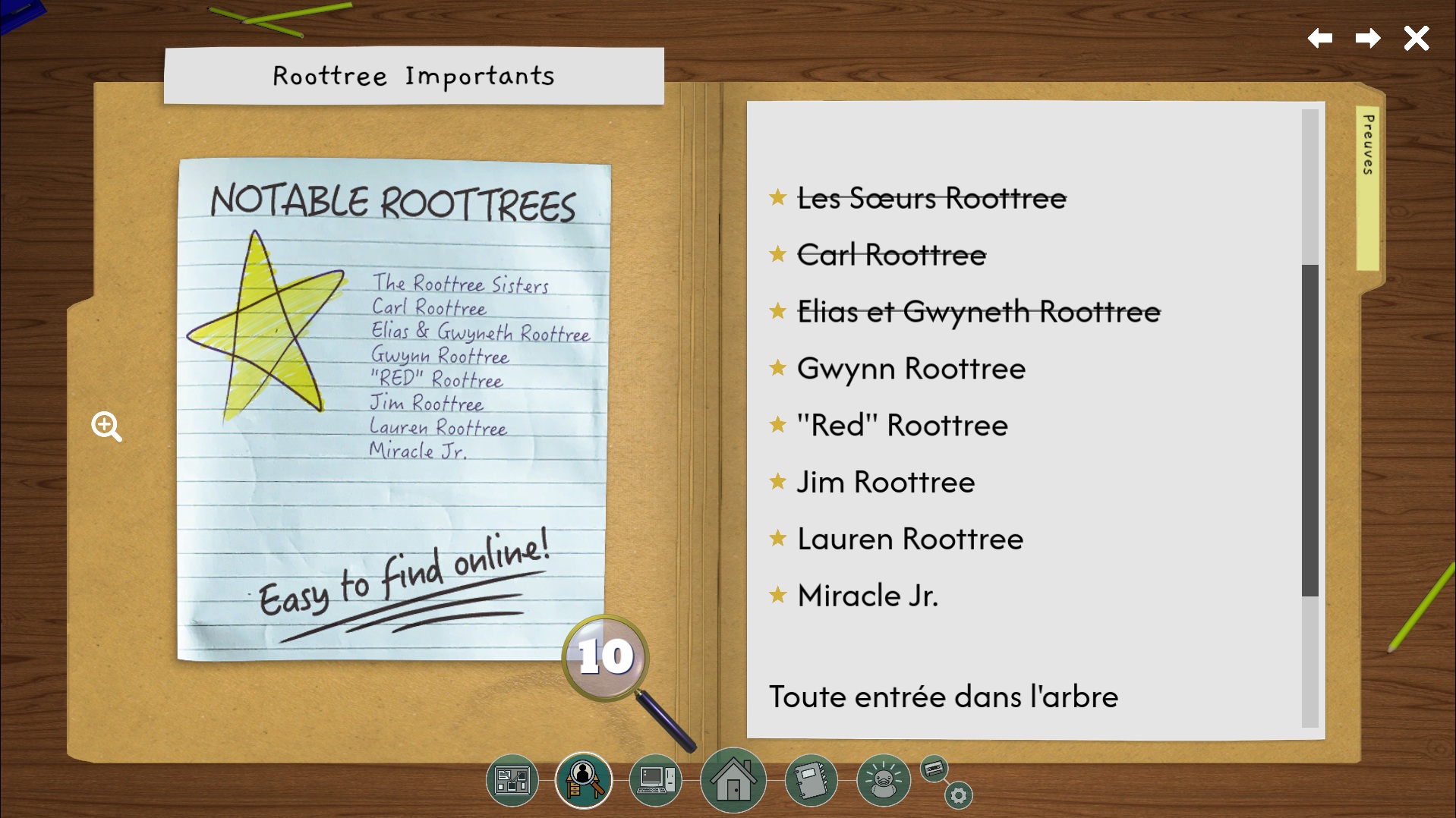Return to the home room

tap(733, 780)
